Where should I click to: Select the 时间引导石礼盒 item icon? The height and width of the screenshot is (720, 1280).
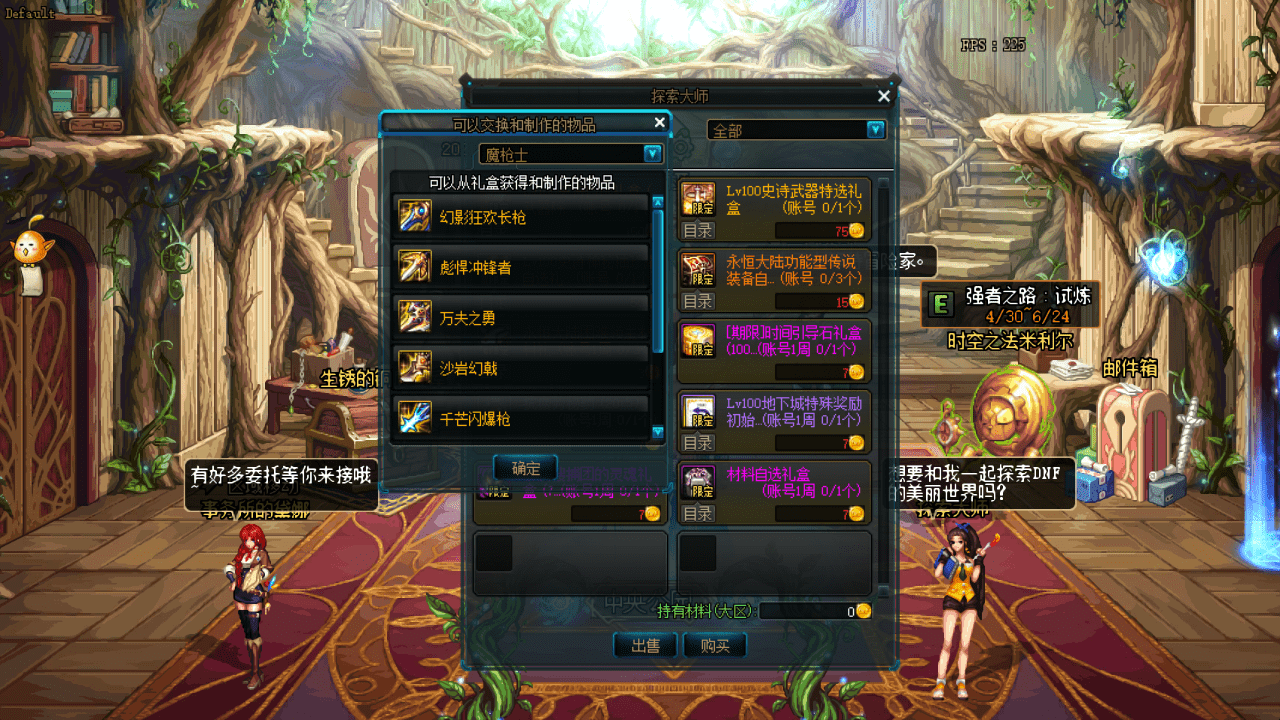696,340
